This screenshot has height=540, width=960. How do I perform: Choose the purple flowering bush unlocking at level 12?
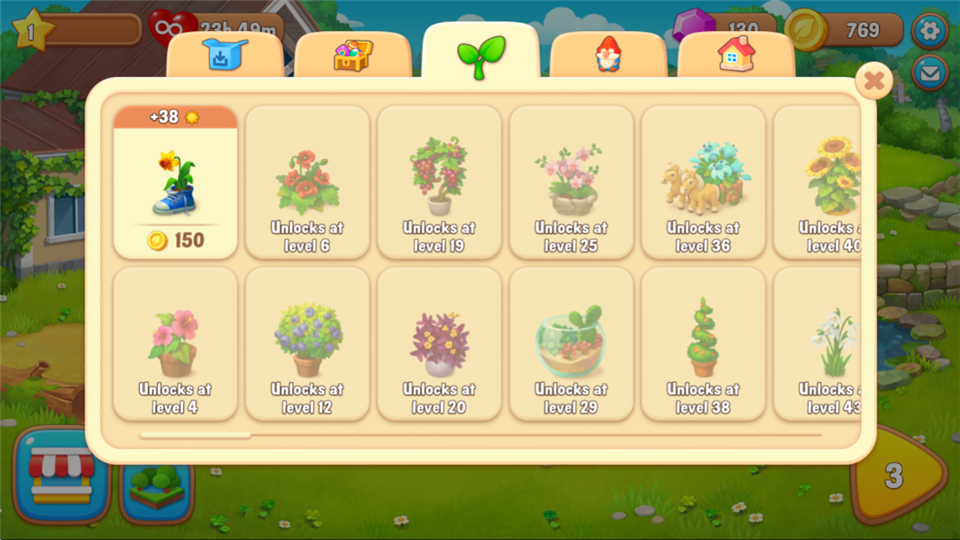coord(307,344)
